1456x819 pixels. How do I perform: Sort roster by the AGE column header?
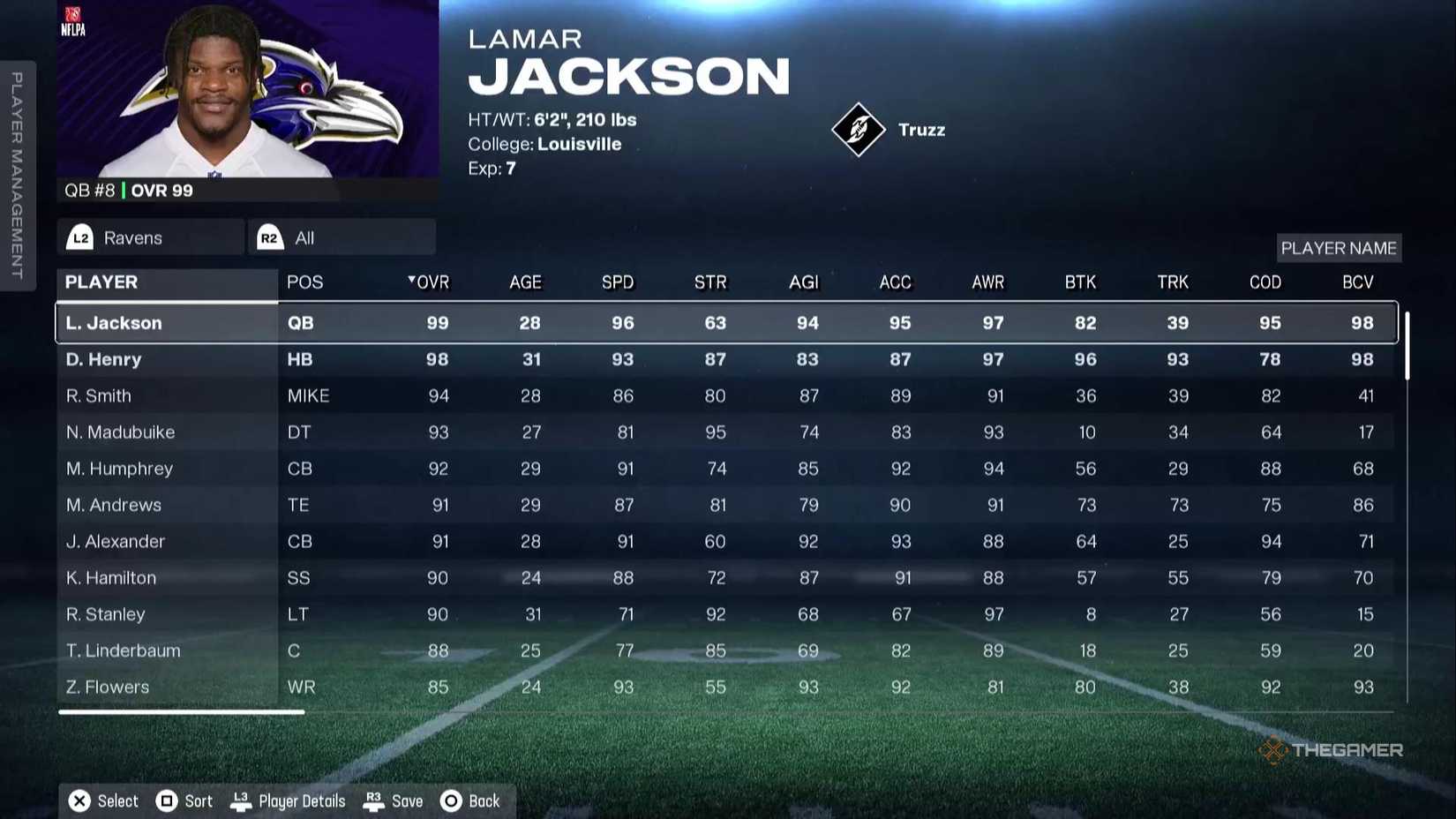coord(525,282)
